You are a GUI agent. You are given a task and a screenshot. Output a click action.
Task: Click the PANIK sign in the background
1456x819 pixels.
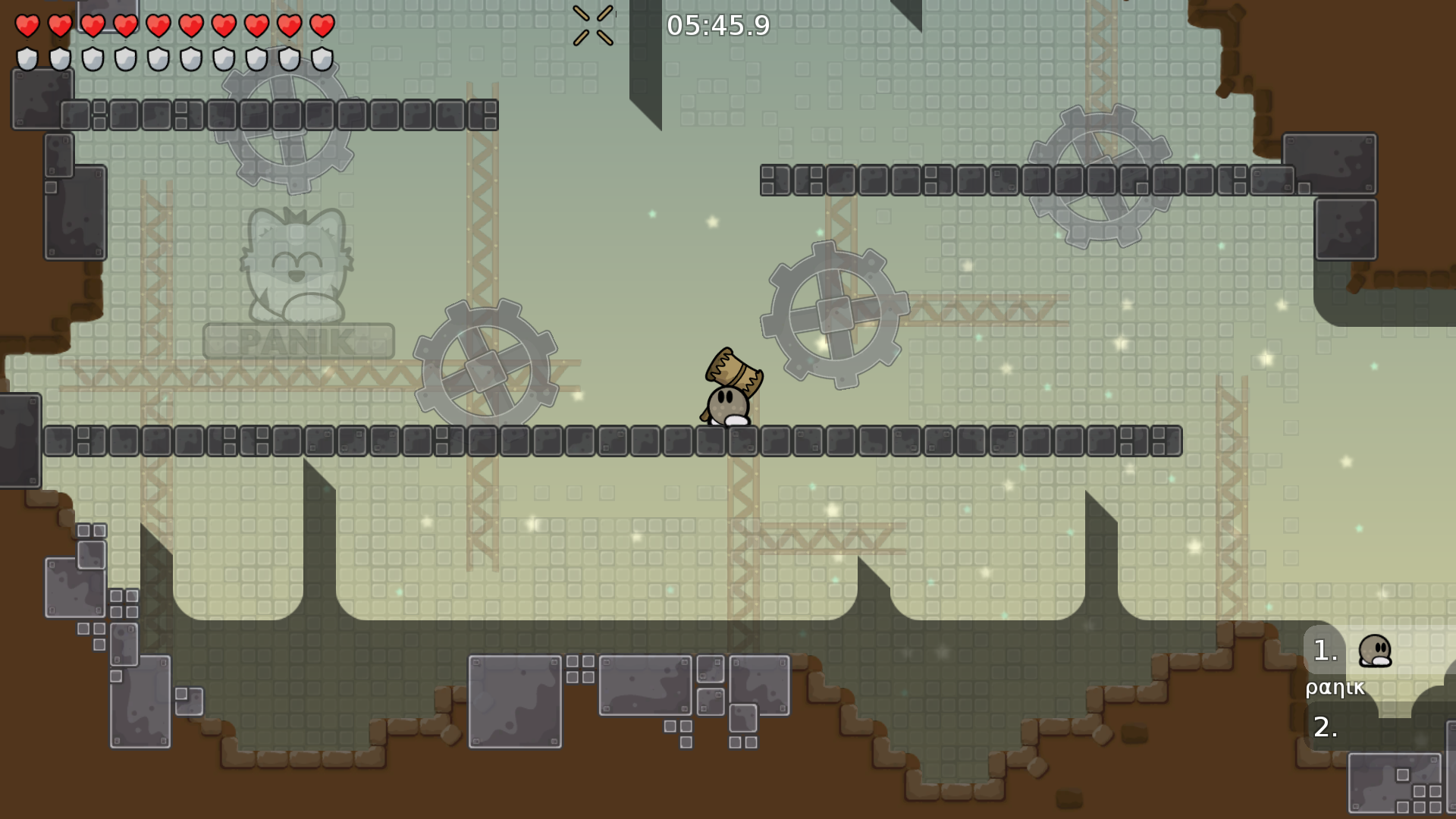[x=297, y=340]
